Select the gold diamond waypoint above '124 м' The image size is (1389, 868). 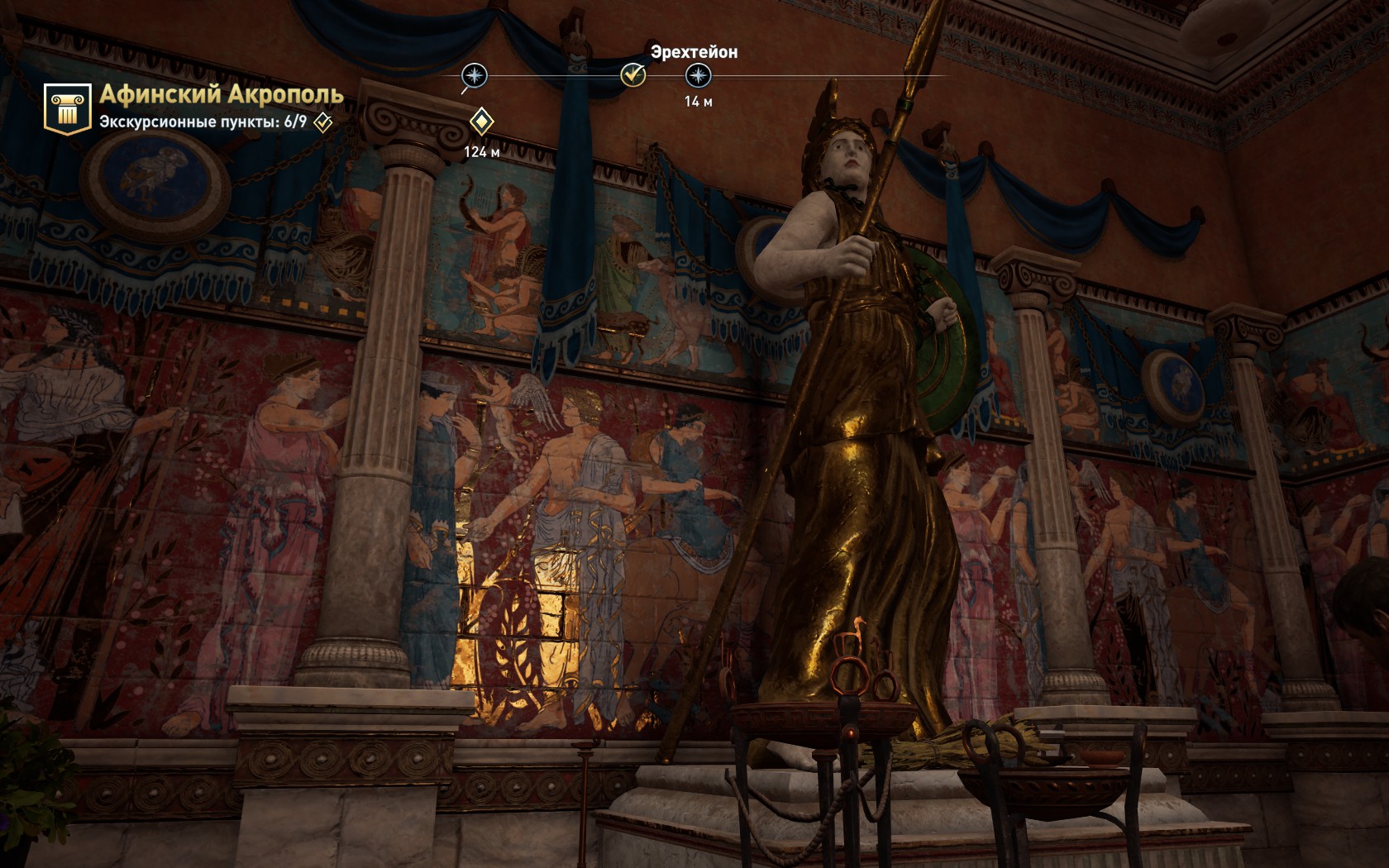tap(482, 122)
